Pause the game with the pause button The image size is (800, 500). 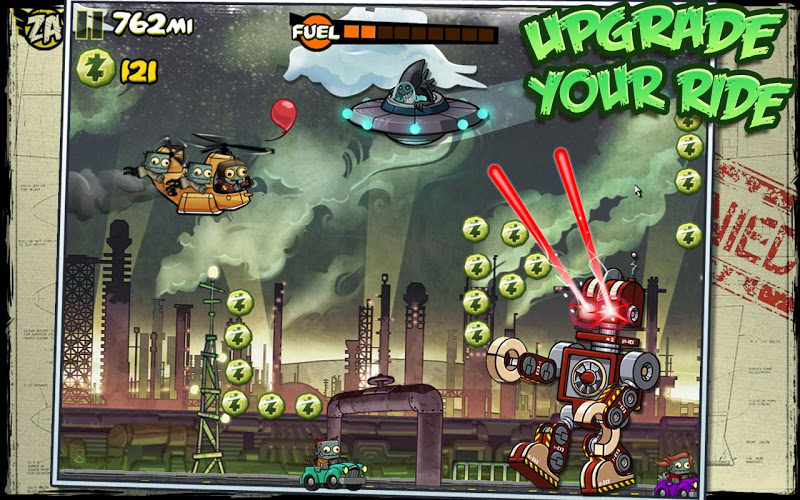click(91, 24)
